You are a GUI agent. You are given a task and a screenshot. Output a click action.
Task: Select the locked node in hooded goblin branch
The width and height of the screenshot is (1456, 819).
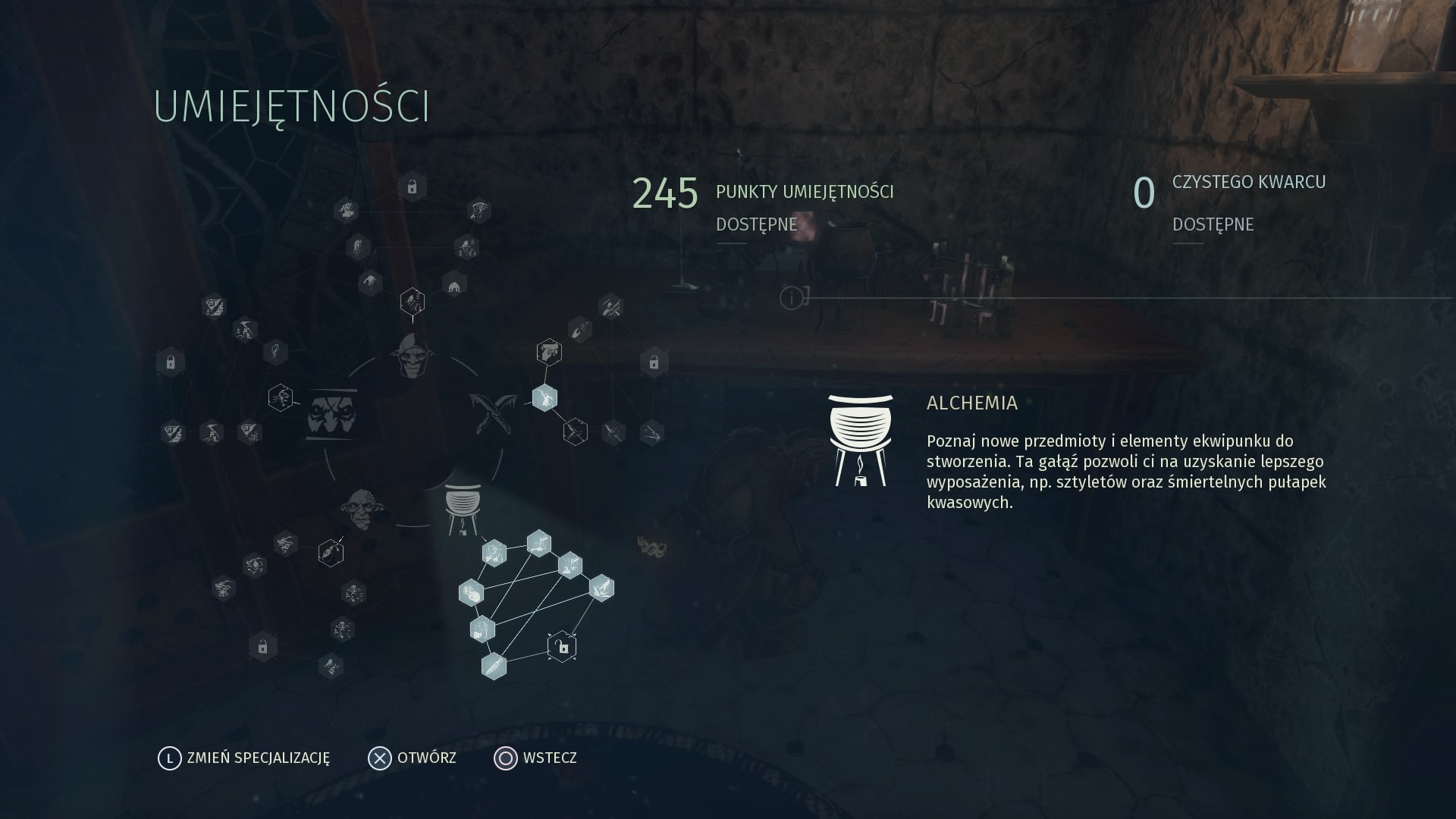coord(412,187)
